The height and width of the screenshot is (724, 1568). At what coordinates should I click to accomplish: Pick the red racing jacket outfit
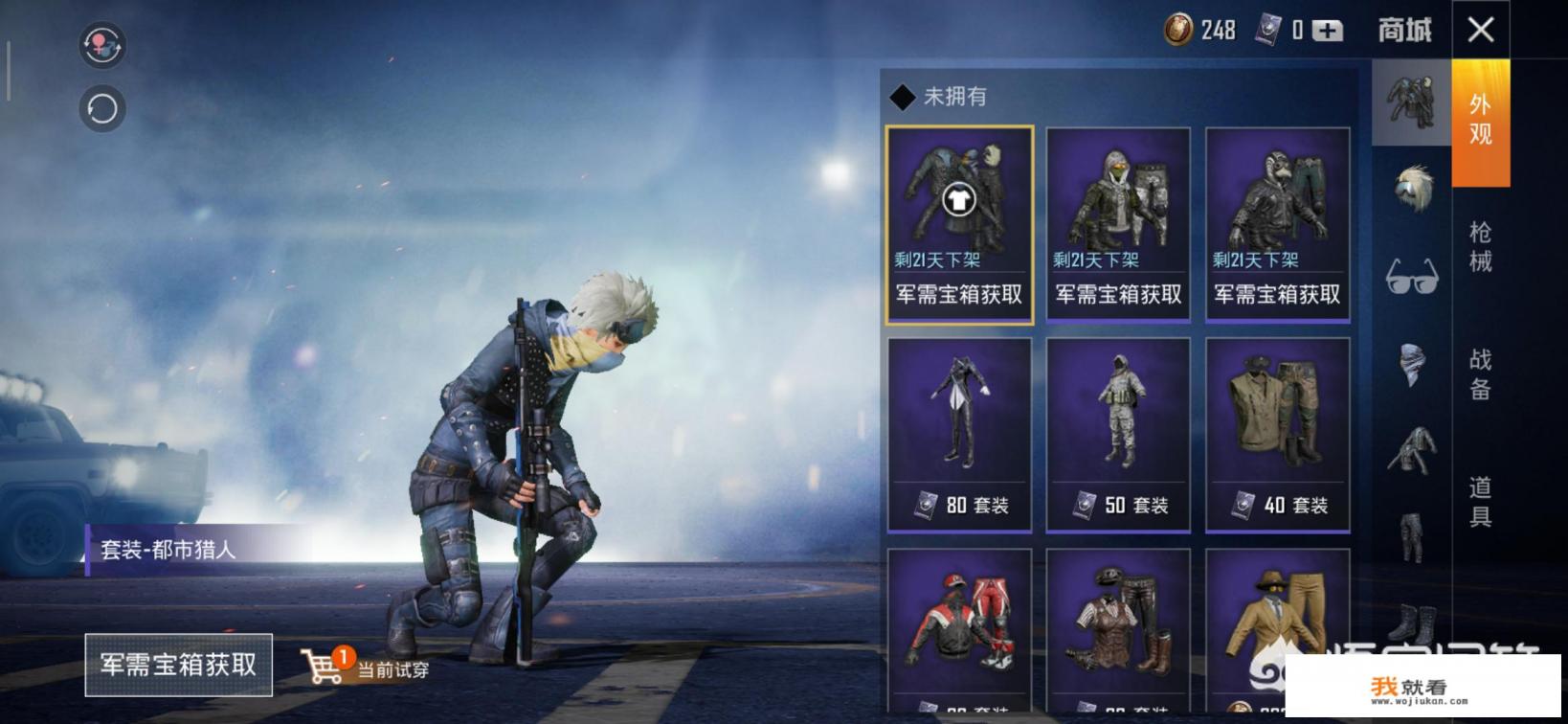(x=959, y=629)
